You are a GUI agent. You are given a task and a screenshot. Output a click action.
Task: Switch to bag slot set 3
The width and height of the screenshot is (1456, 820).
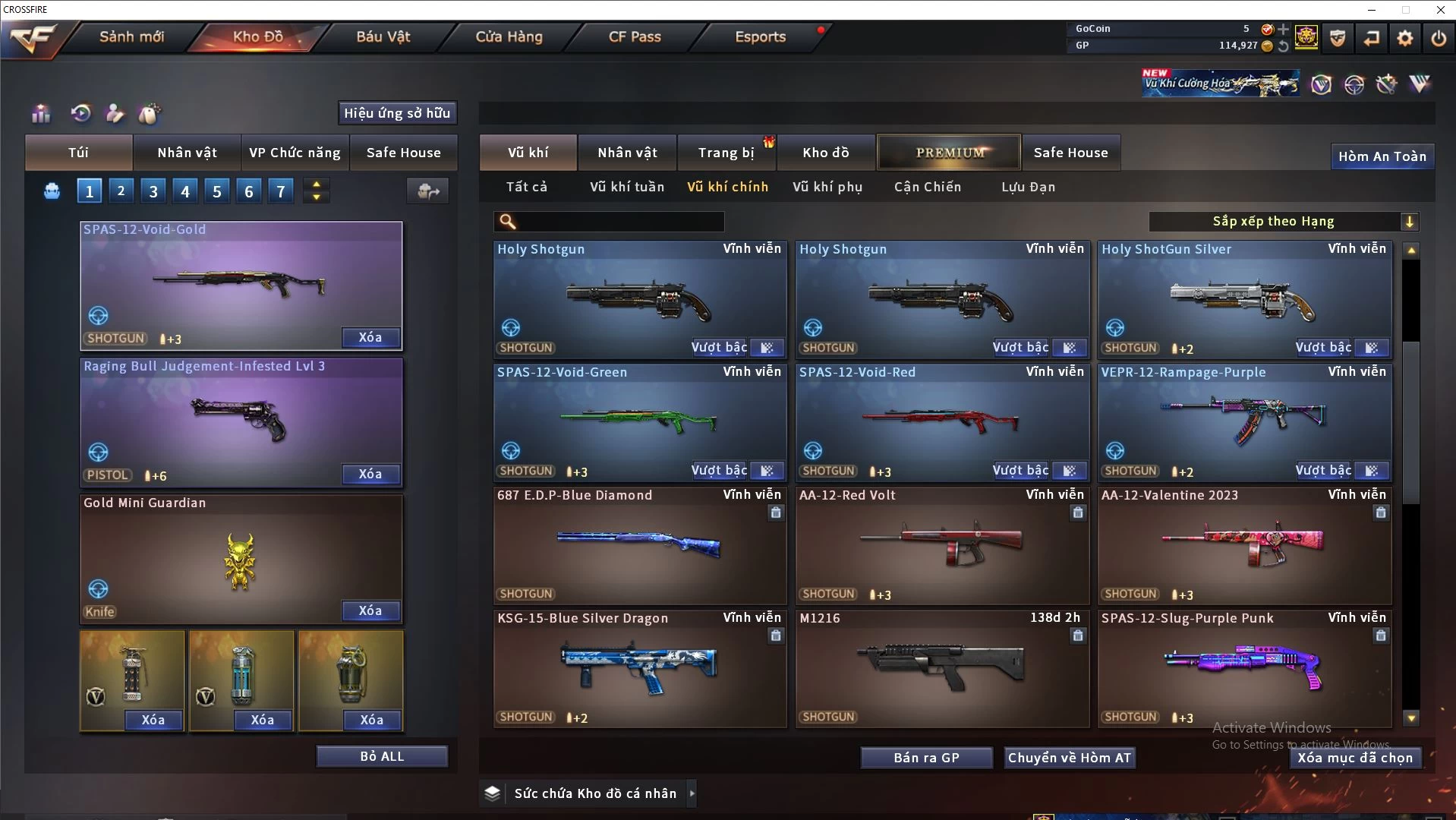coord(153,191)
